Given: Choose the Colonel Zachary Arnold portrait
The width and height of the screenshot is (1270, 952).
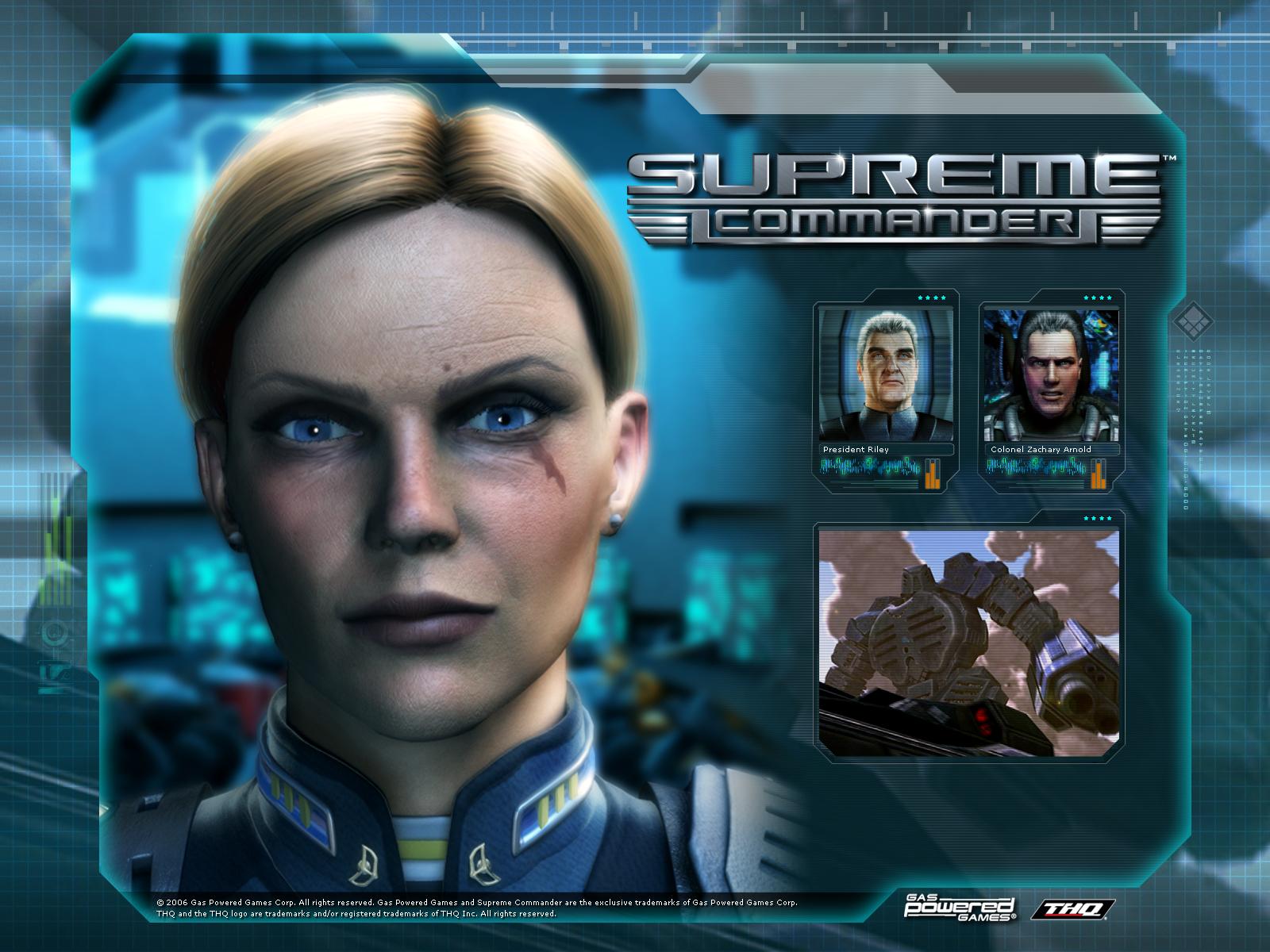Looking at the screenshot, I should tap(1051, 375).
